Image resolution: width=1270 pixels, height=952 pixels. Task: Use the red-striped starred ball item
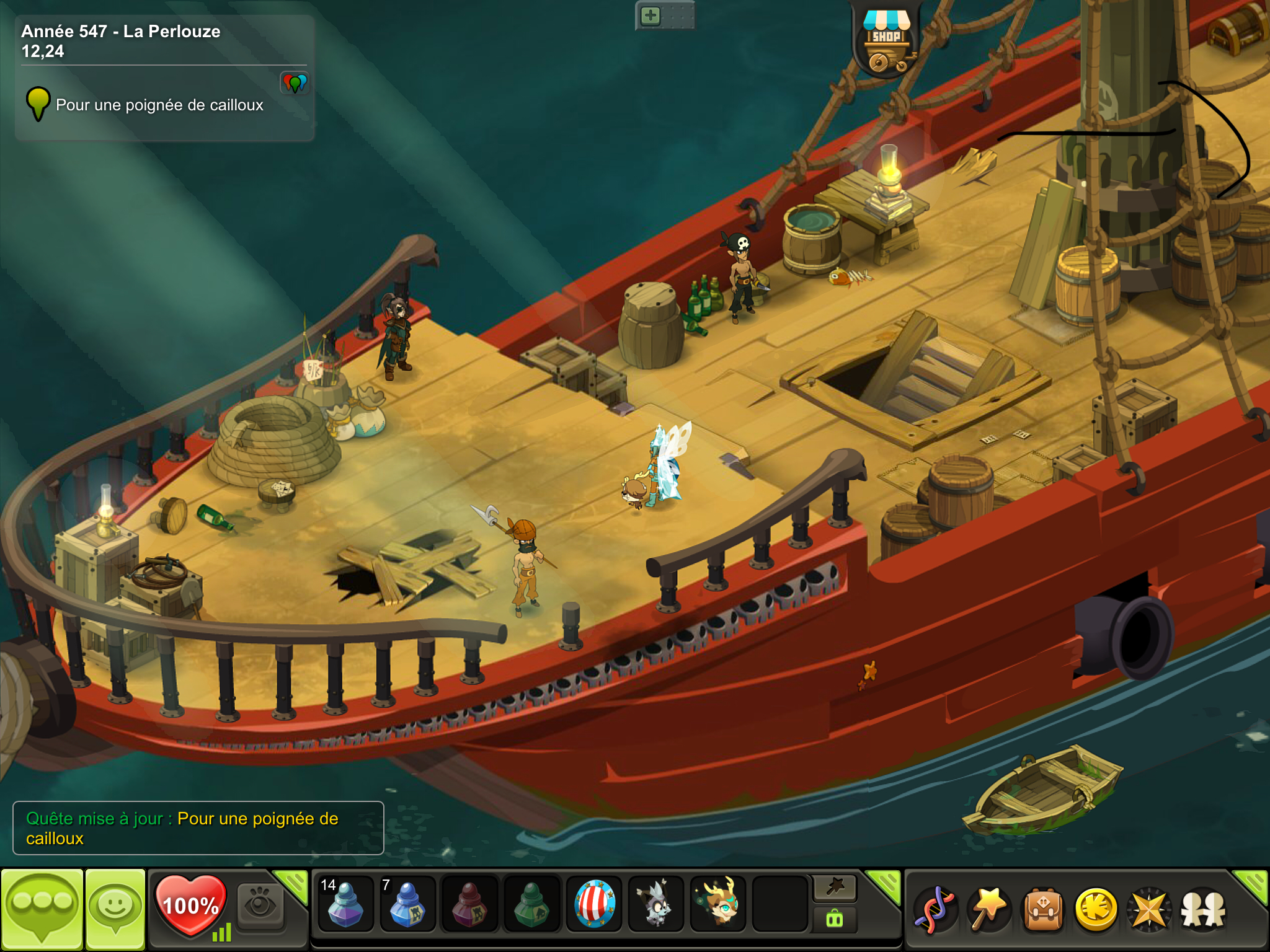click(594, 905)
